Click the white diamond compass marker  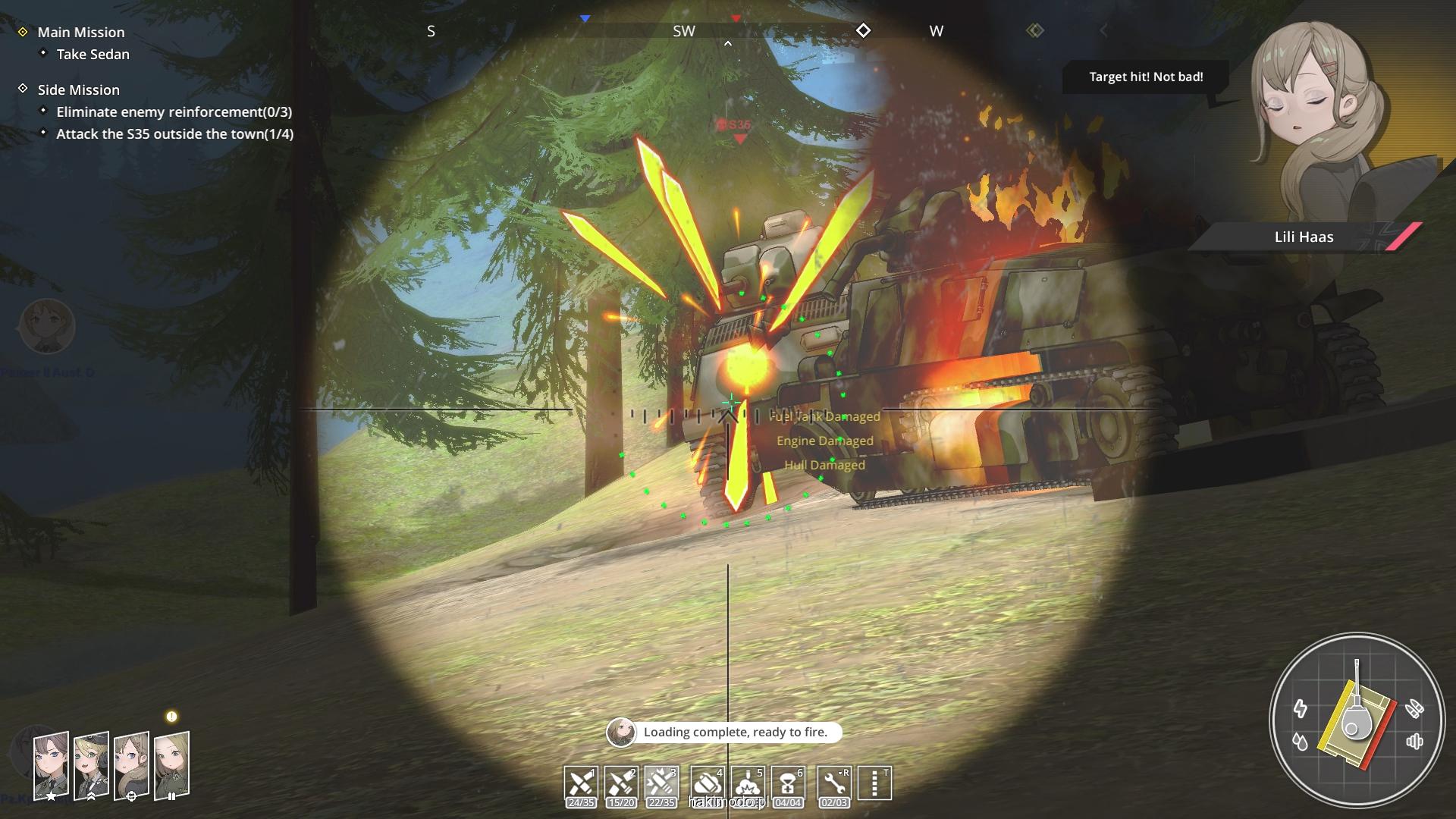(863, 31)
